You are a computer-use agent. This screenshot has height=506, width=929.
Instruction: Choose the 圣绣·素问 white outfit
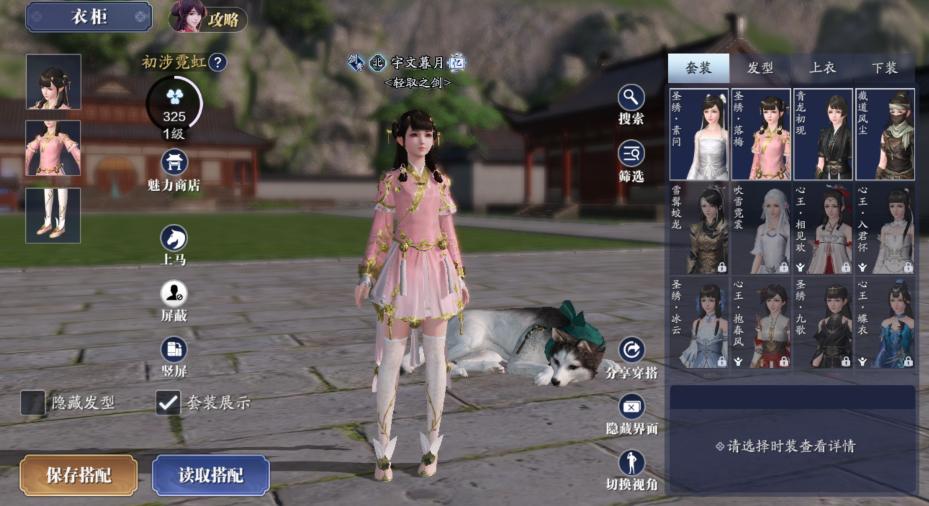pos(699,134)
